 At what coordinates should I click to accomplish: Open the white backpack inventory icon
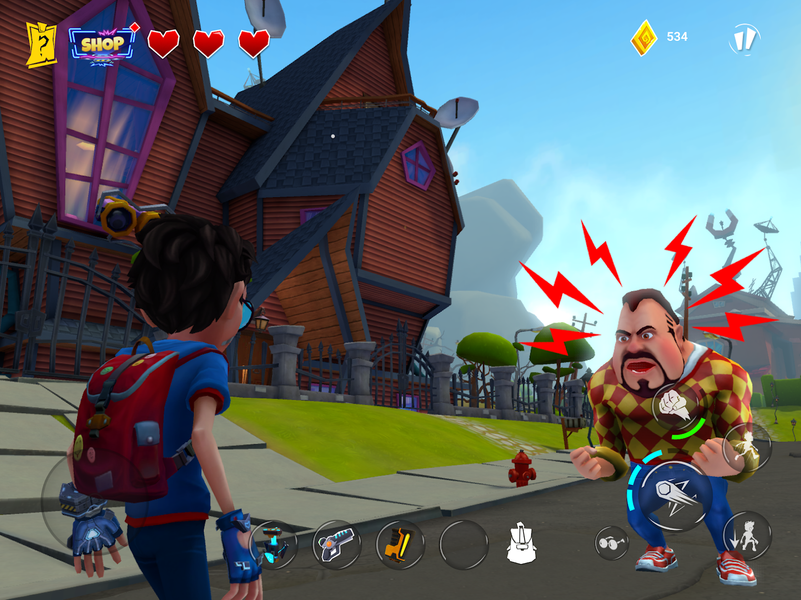tap(523, 543)
